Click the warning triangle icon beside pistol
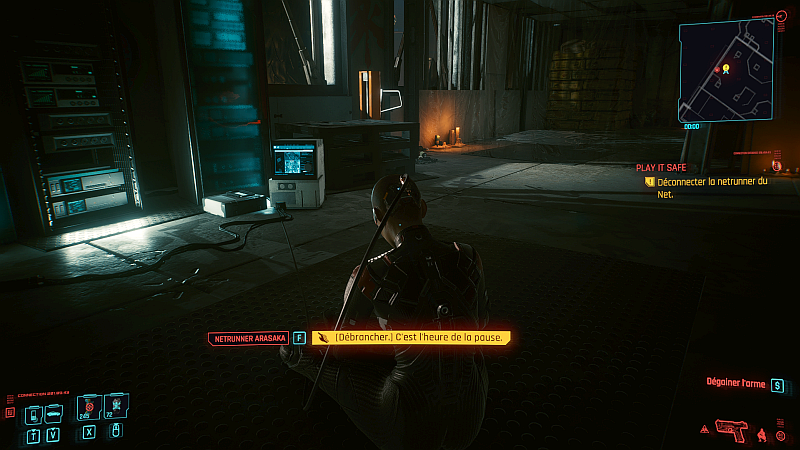 point(706,430)
